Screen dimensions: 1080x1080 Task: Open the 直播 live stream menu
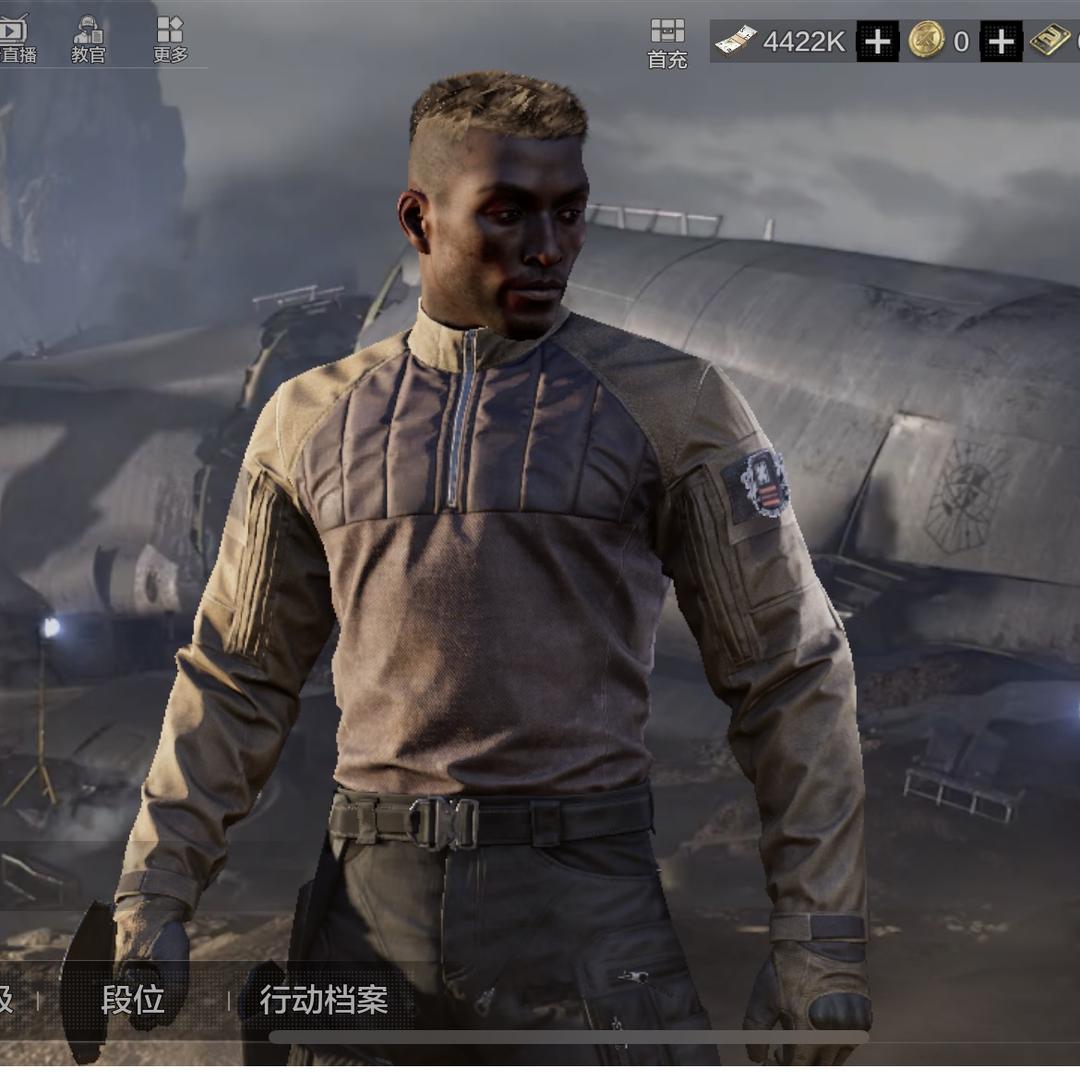coord(16,38)
